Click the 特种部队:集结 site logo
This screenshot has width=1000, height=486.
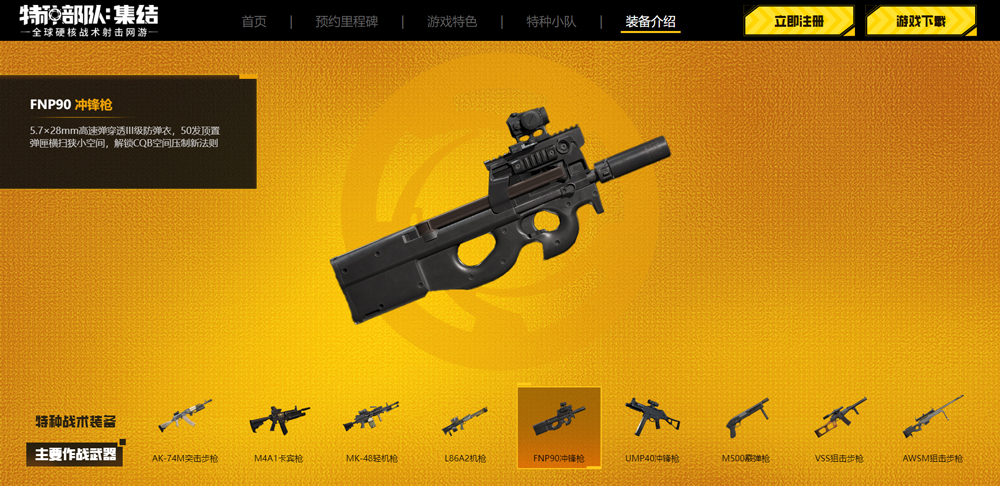click(x=88, y=21)
